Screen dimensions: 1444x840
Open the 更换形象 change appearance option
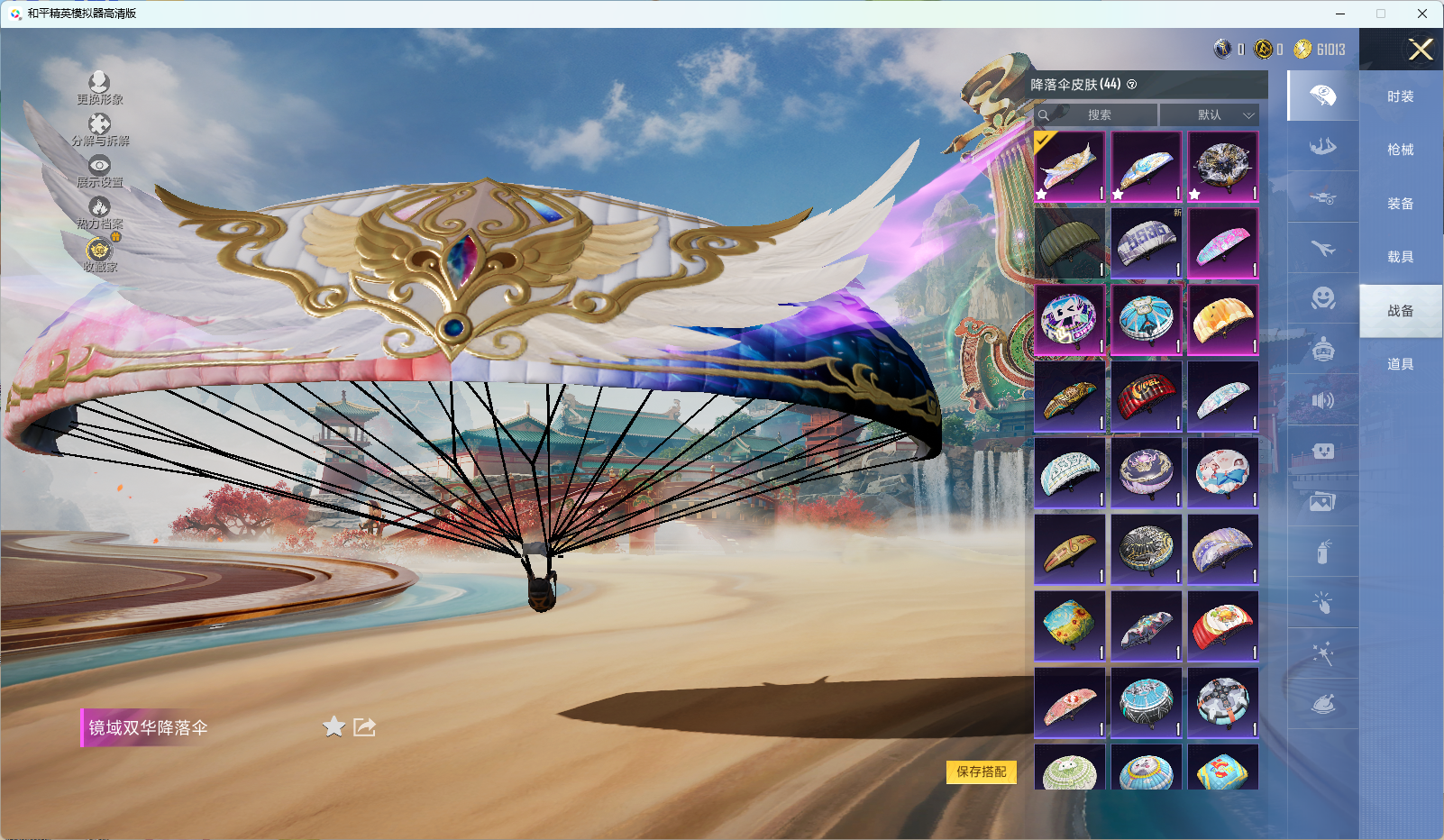click(x=99, y=87)
